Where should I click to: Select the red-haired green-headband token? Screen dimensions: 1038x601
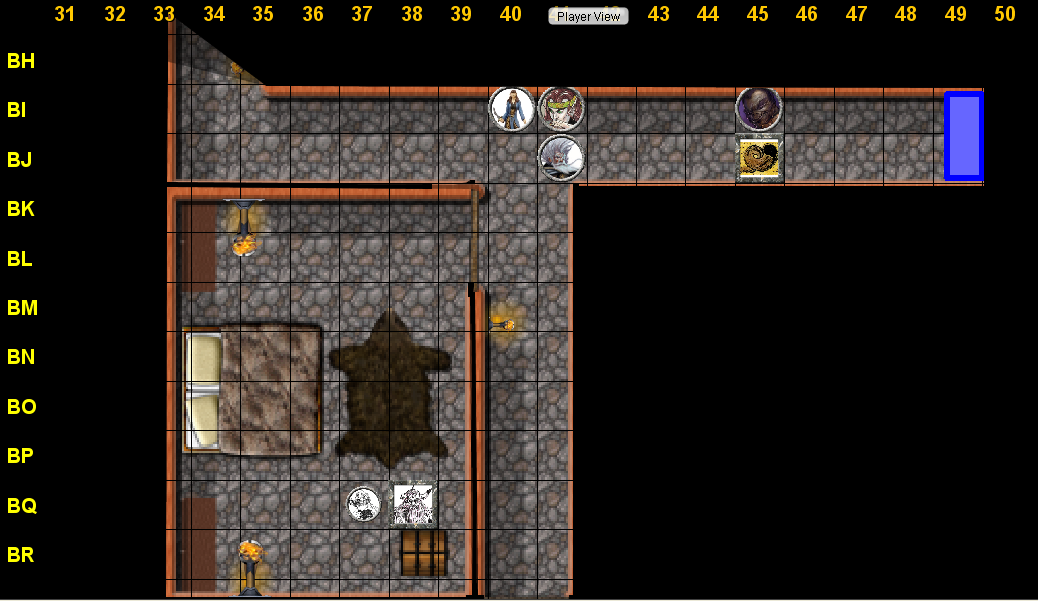pos(561,109)
